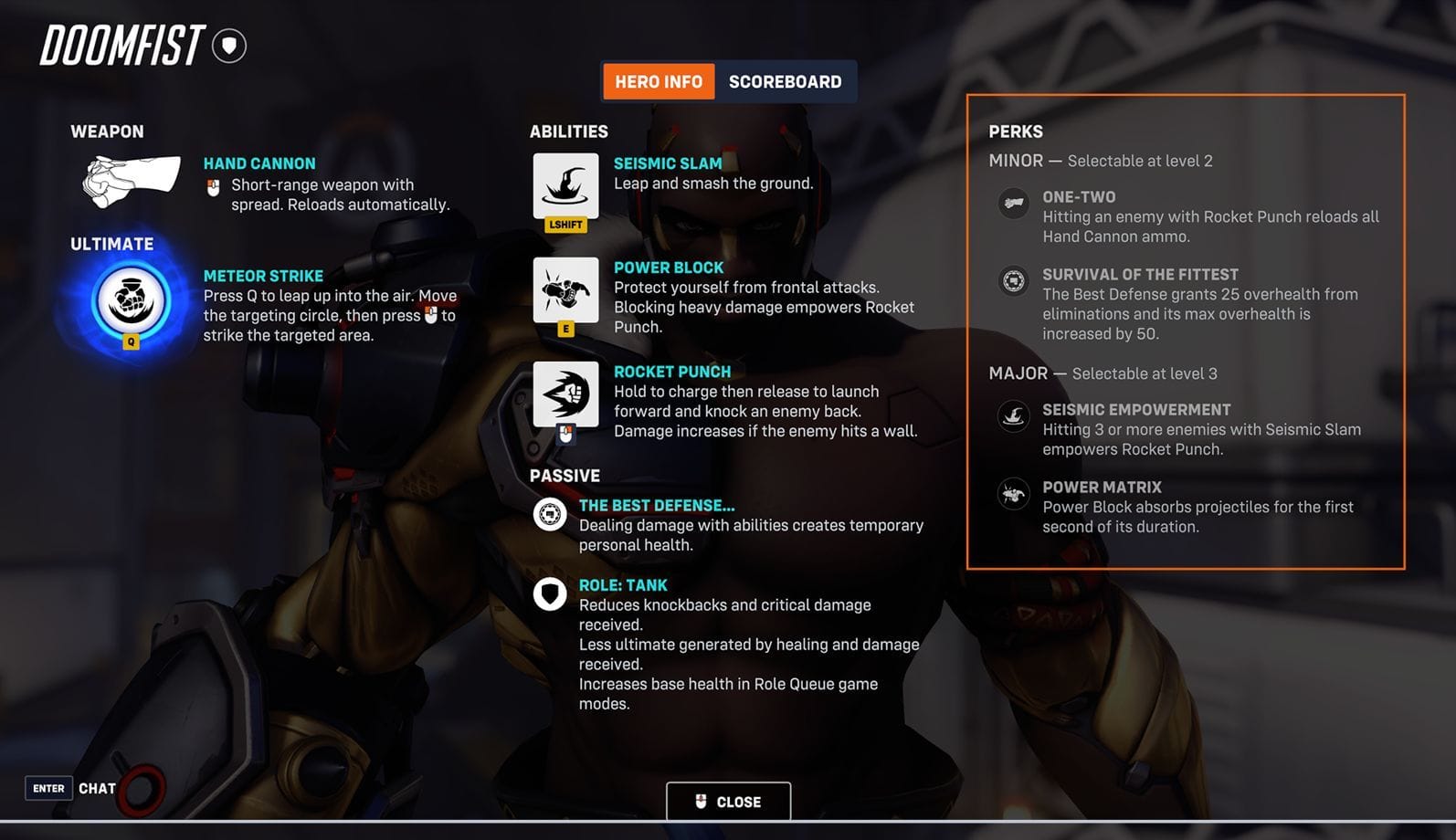
Task: Select the Hero Info tab
Action: [658, 81]
